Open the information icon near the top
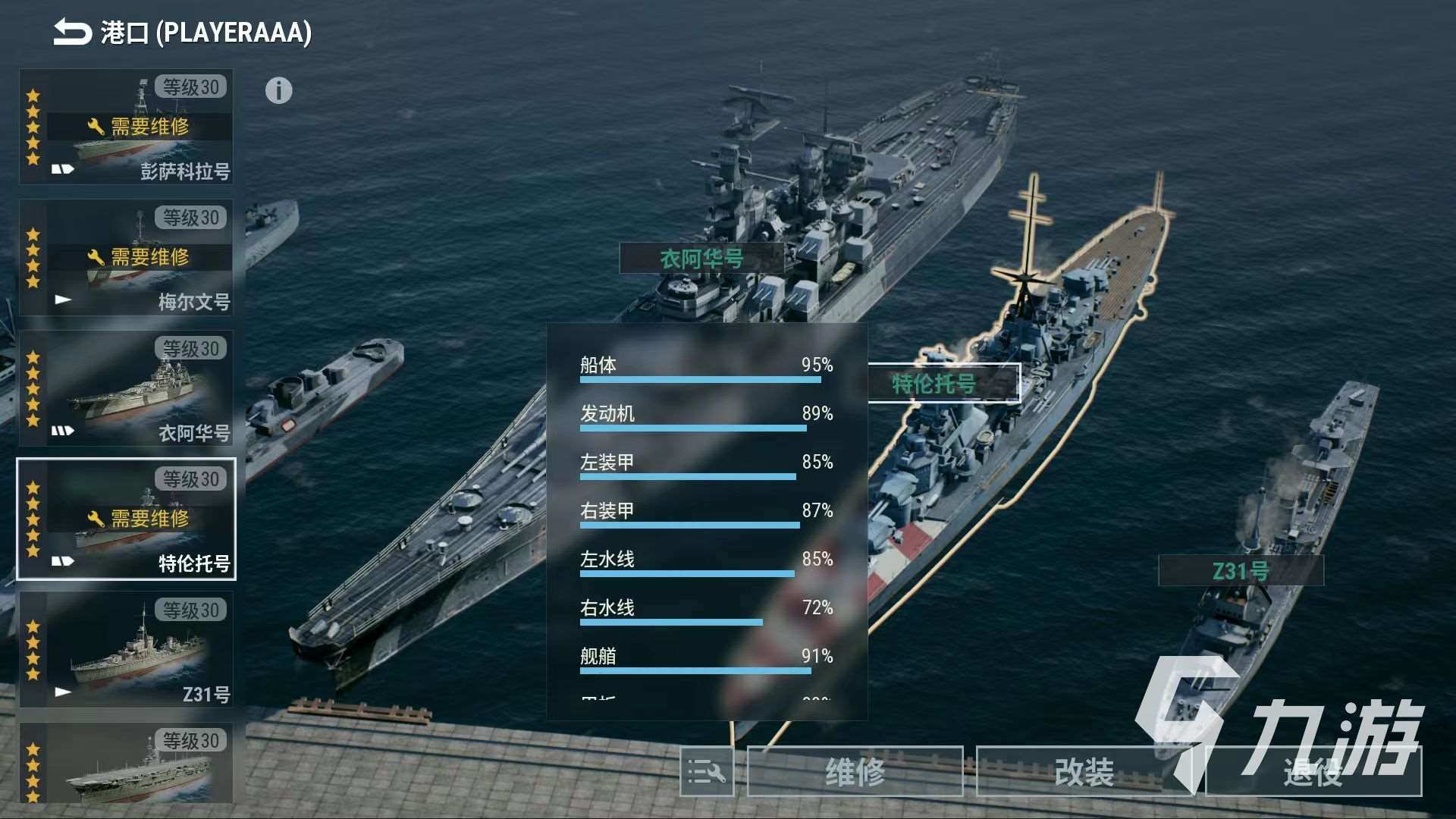 click(280, 90)
